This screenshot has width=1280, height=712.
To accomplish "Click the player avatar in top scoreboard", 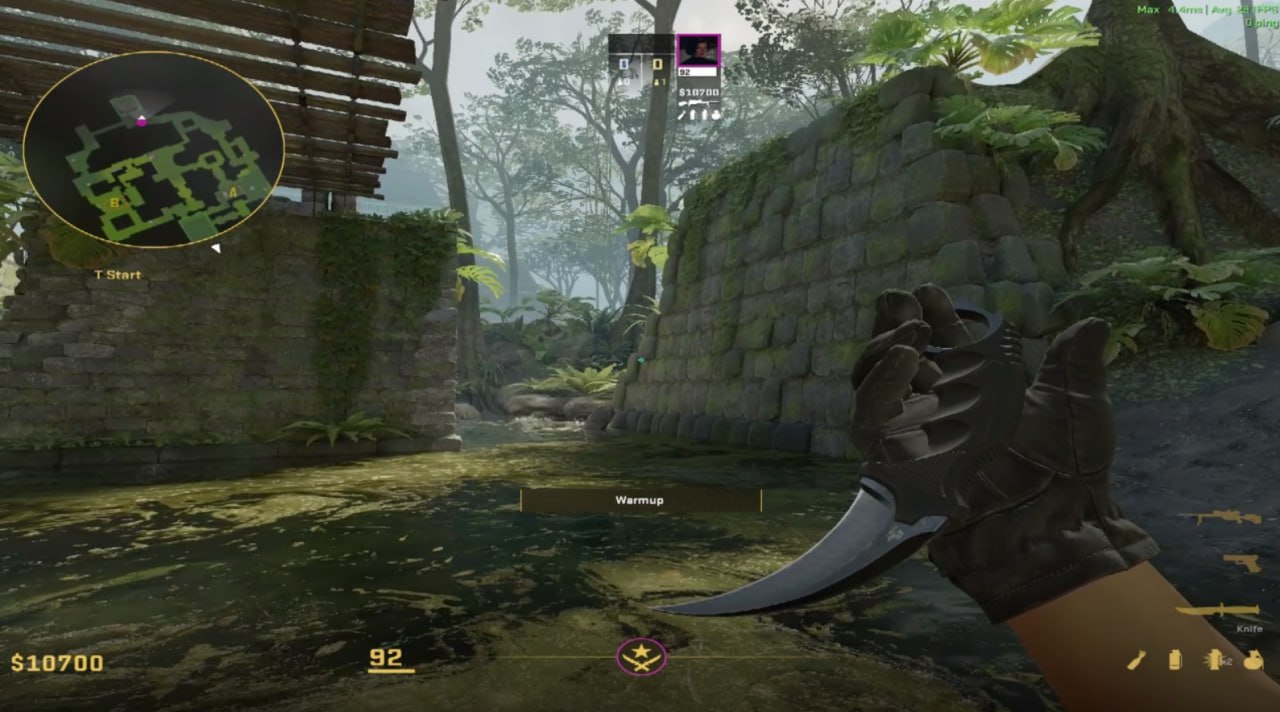I will [697, 50].
